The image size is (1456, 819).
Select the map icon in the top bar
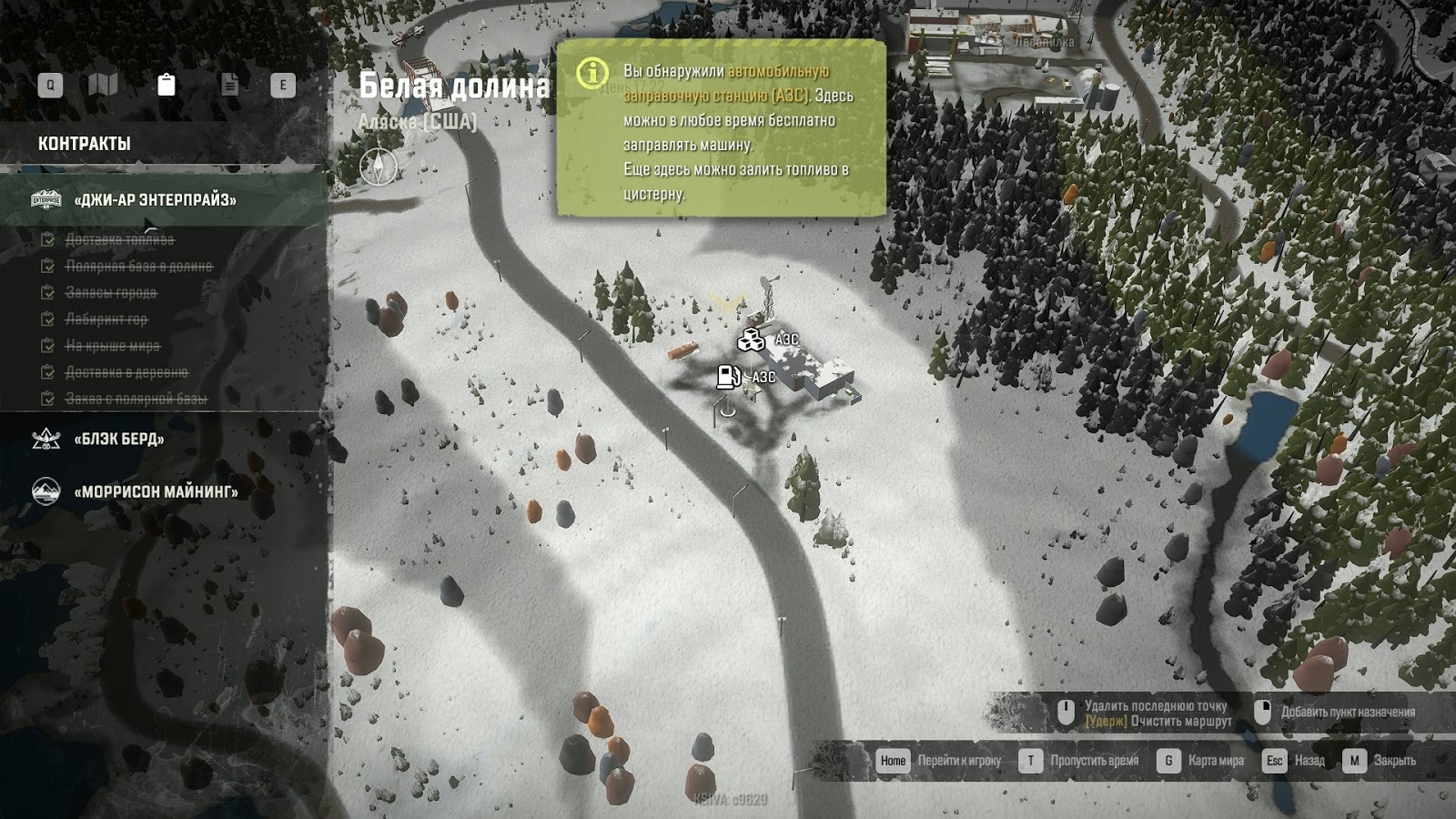[x=104, y=84]
